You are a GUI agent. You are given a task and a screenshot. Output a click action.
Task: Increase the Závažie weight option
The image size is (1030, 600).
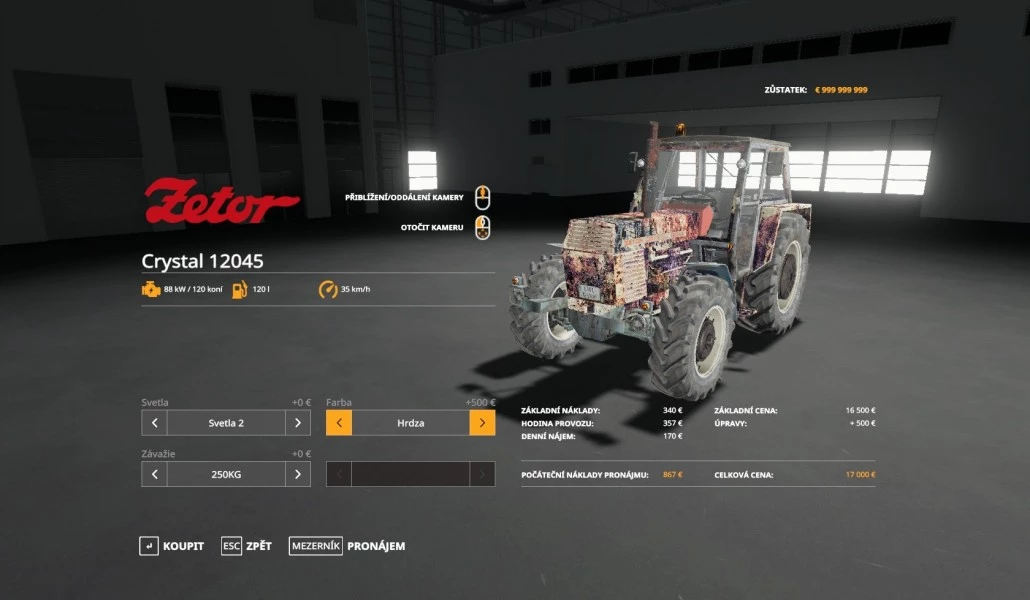point(298,474)
